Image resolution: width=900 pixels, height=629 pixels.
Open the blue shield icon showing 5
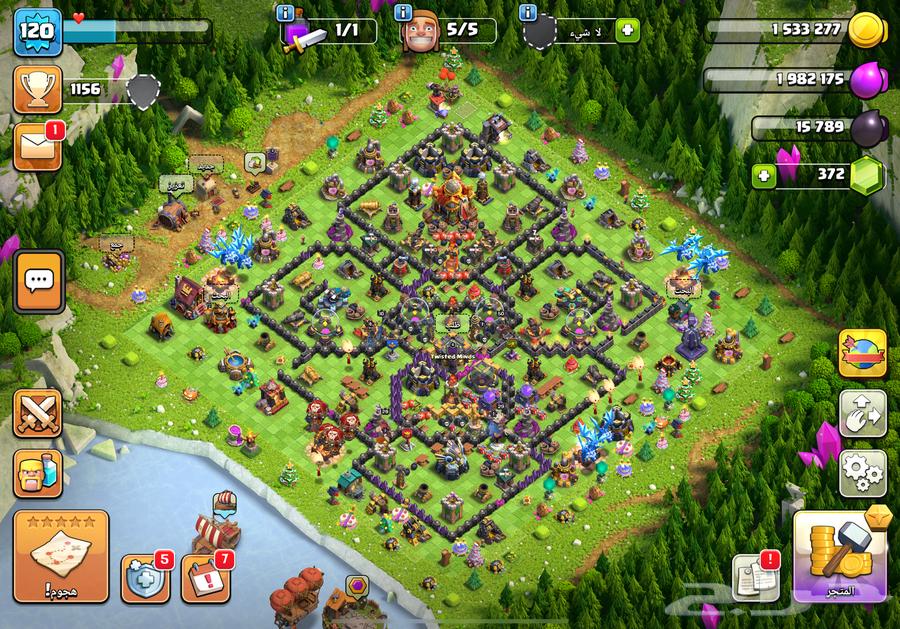(x=144, y=577)
